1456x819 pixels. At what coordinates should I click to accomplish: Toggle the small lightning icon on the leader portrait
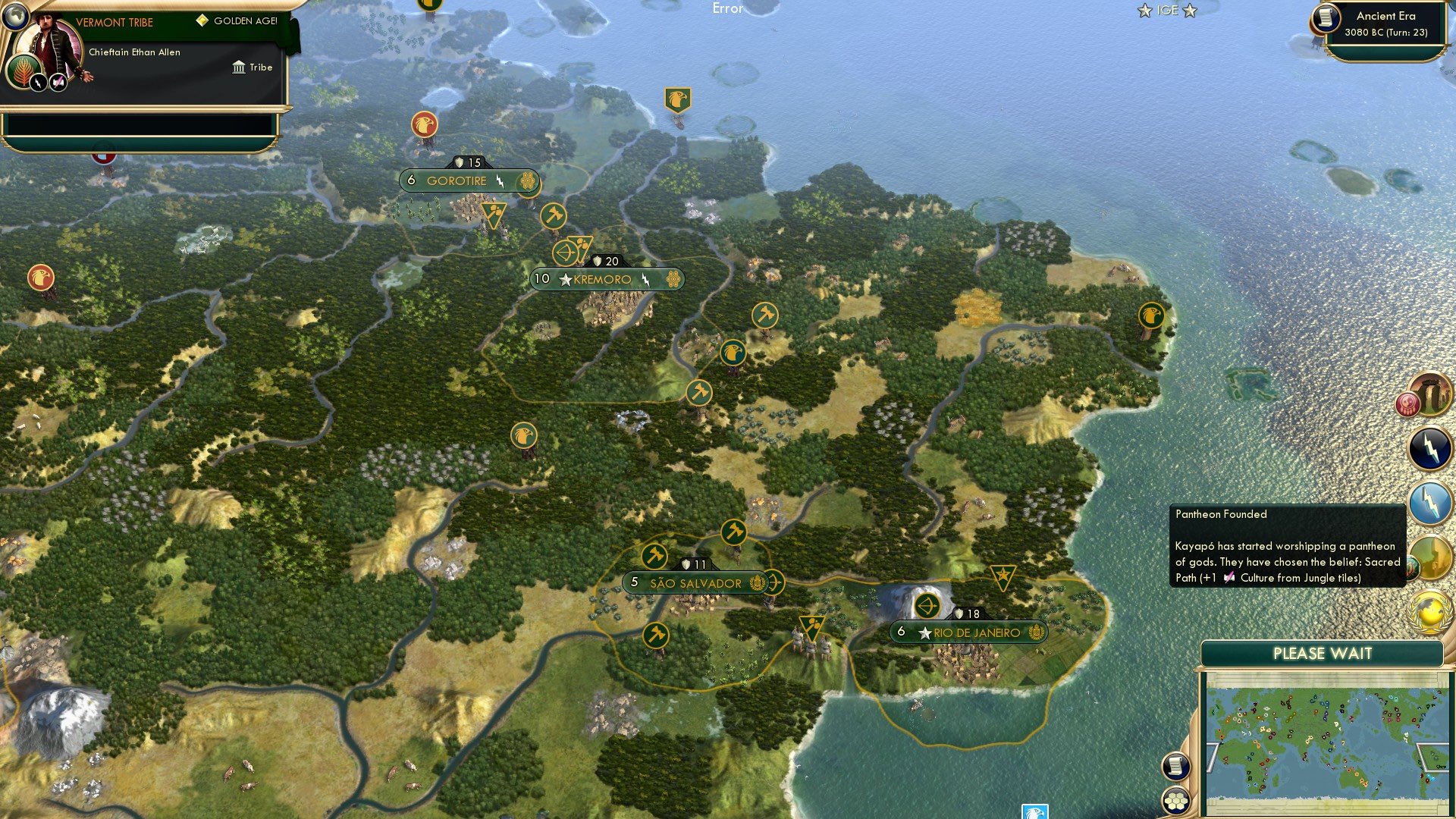coord(39,83)
